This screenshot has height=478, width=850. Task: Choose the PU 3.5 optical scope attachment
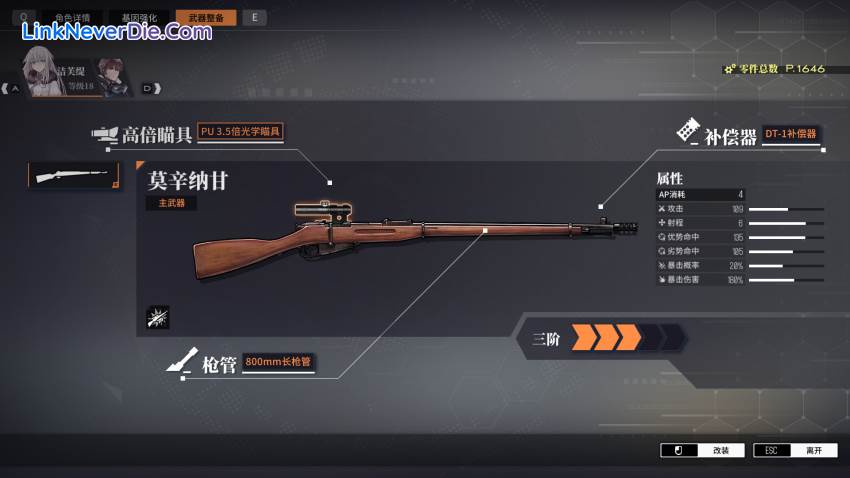[240, 132]
